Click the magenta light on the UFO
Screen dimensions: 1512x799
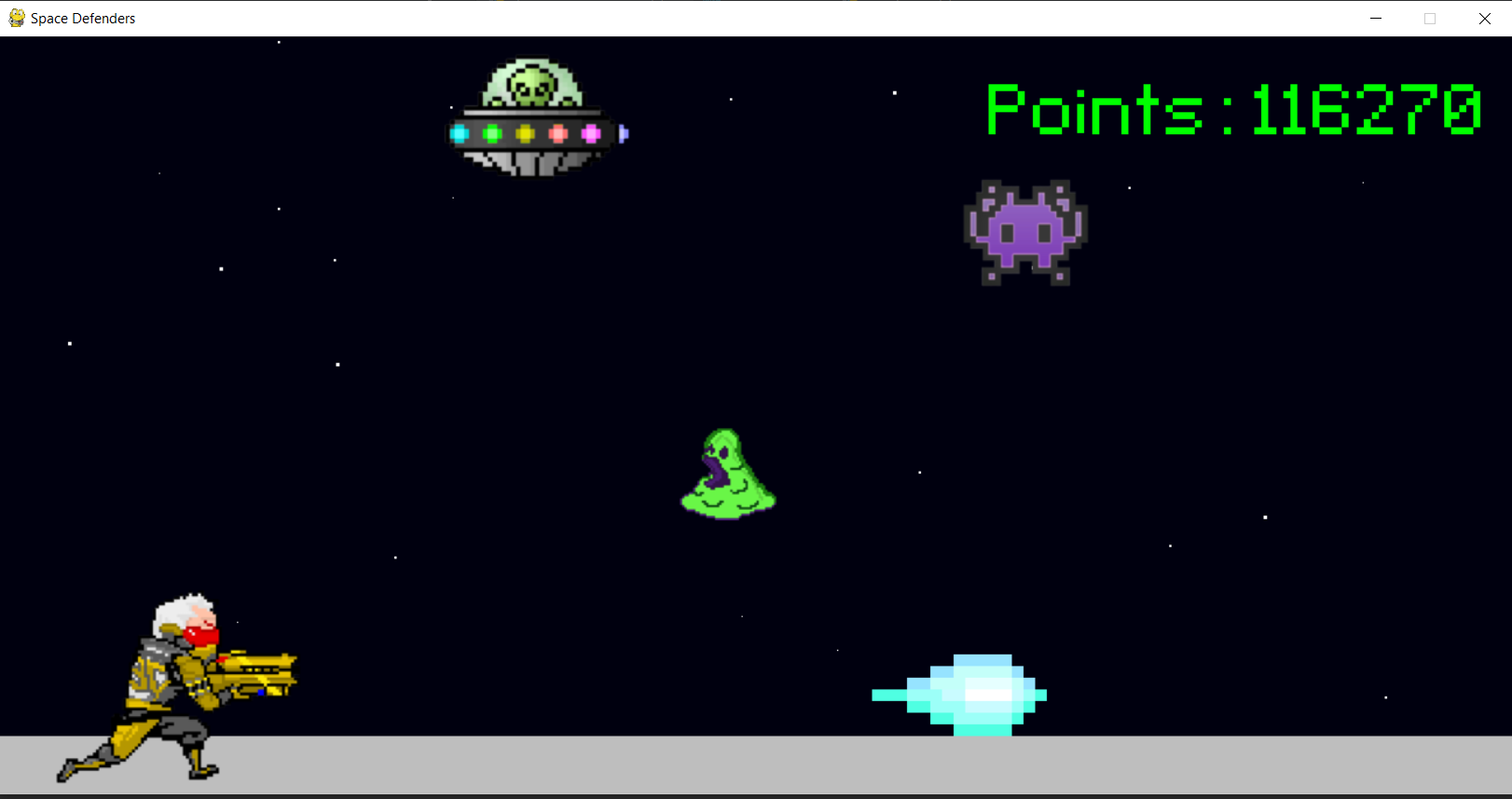click(x=591, y=133)
